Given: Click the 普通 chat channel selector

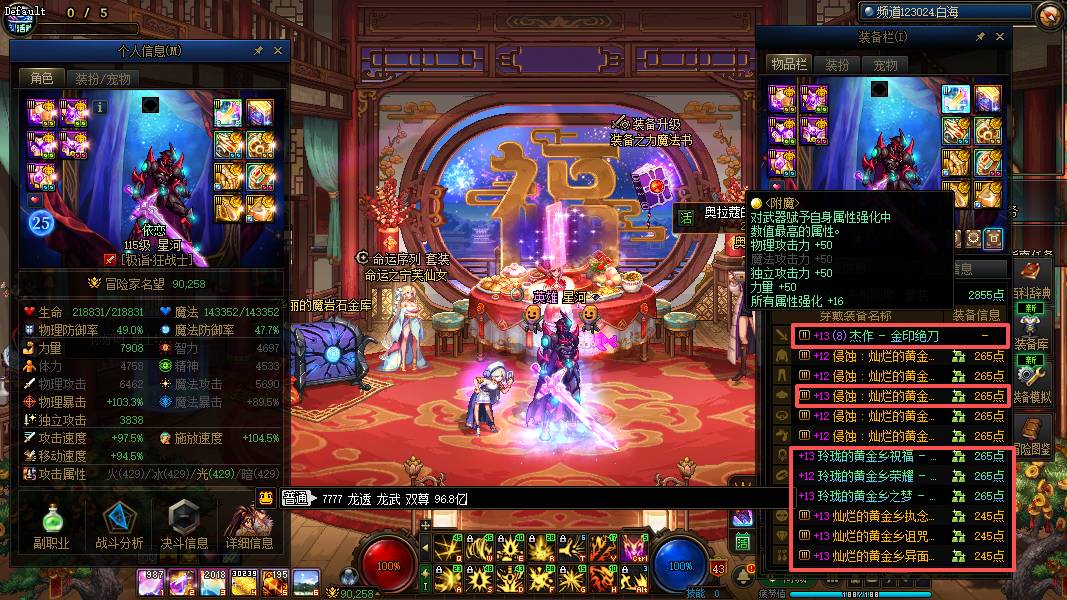Looking at the screenshot, I should (x=296, y=498).
